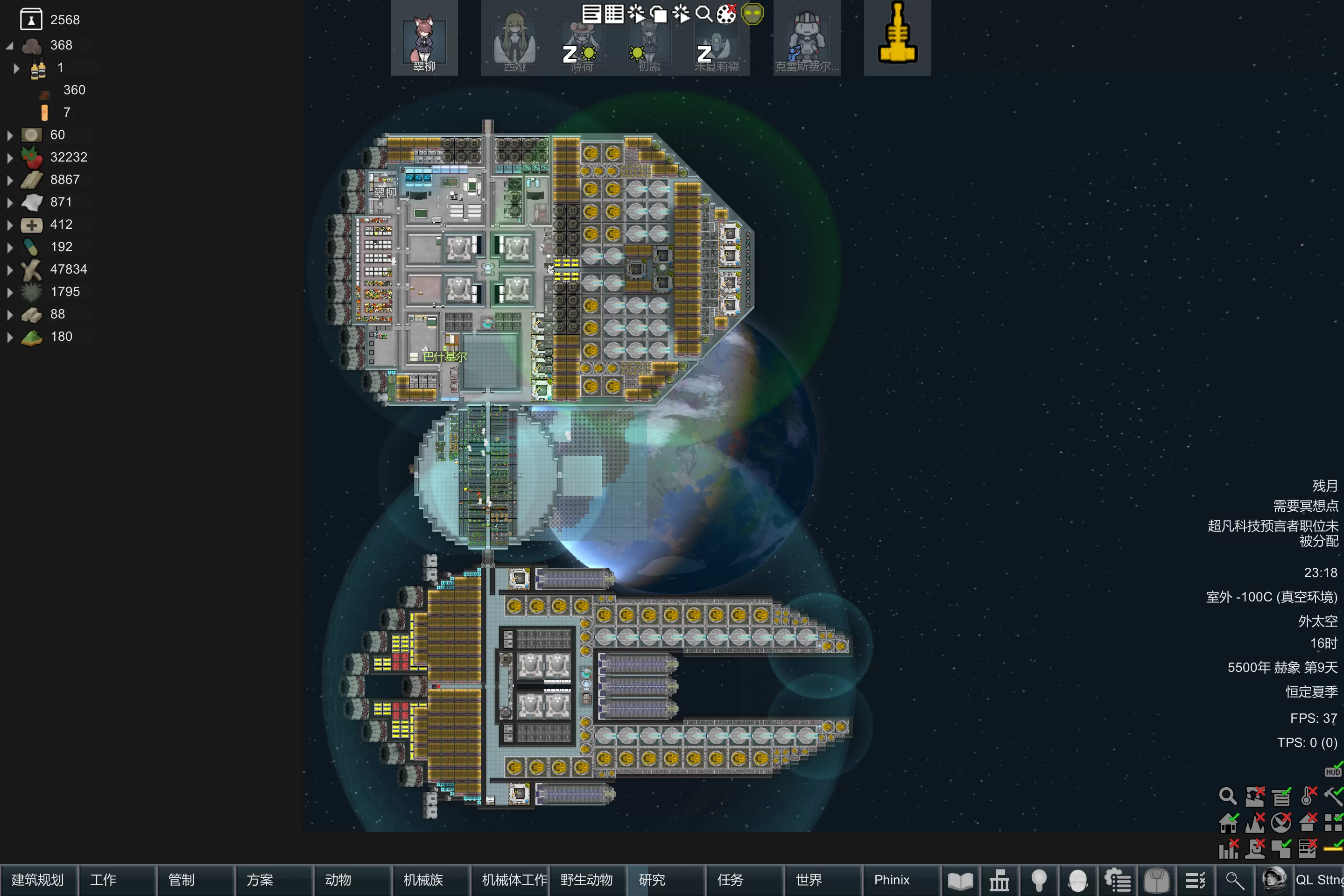Switch to the 工作 work tab

[x=117, y=880]
